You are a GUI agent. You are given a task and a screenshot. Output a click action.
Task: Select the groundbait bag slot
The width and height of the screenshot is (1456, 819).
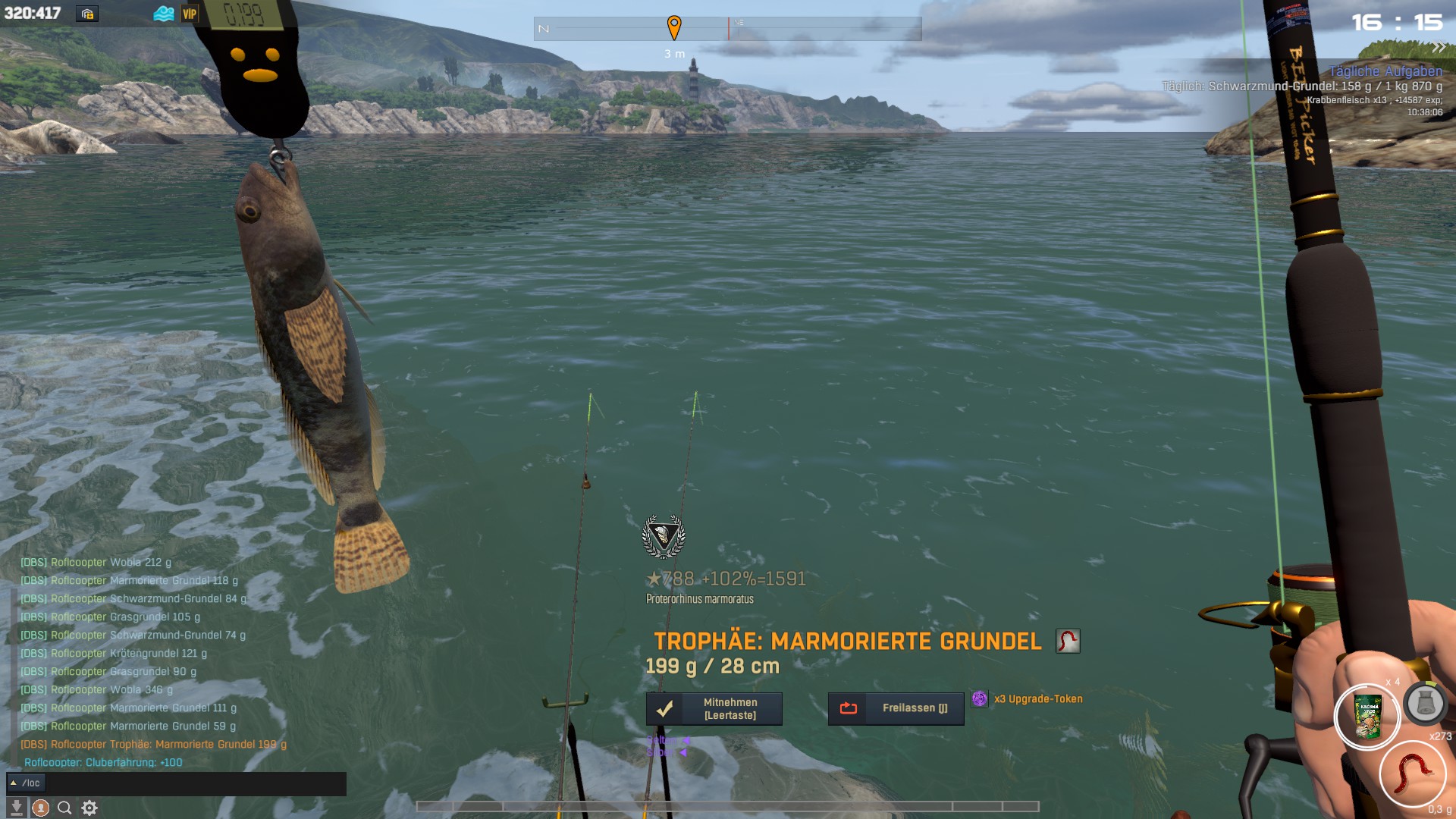click(1368, 717)
